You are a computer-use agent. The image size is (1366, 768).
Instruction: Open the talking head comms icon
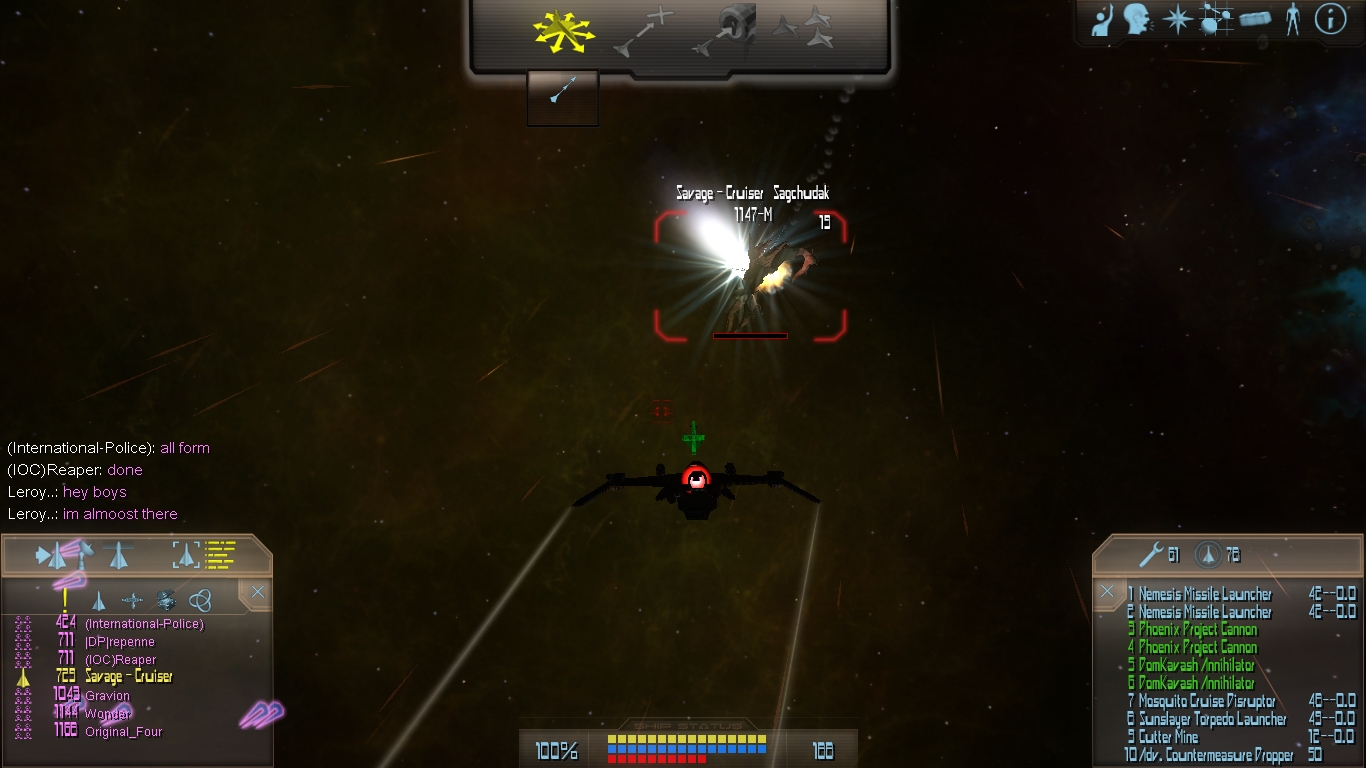pyautogui.click(x=1137, y=20)
